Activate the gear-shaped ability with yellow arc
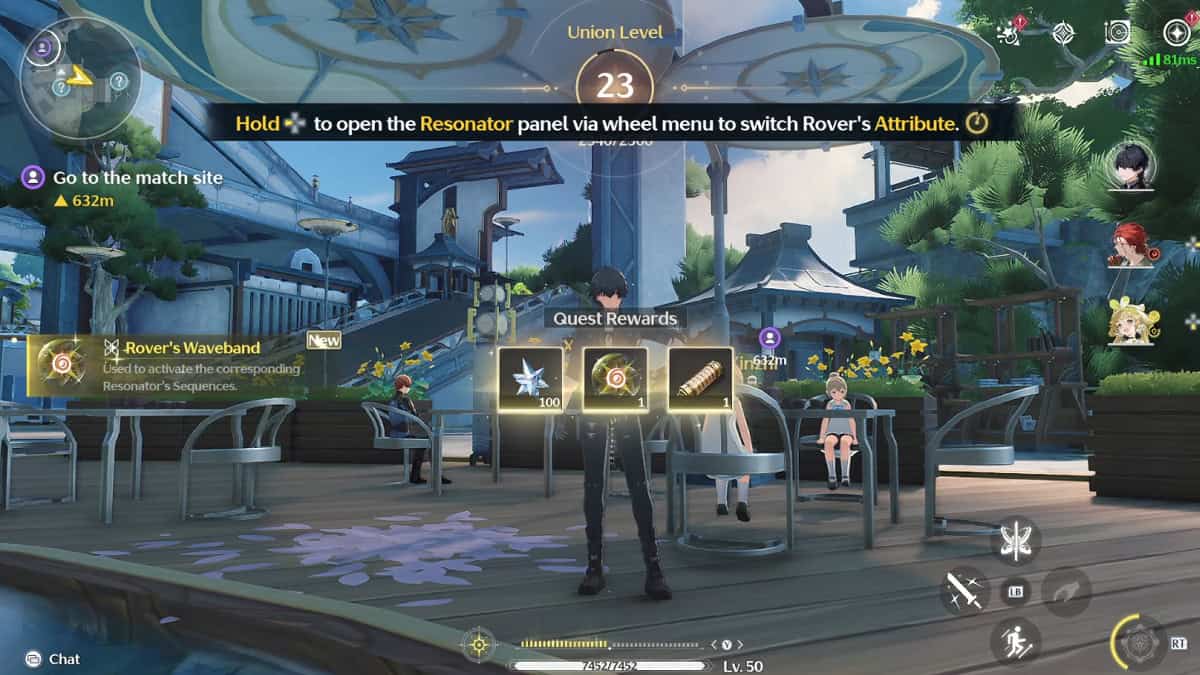The width and height of the screenshot is (1200, 675). click(x=1140, y=642)
